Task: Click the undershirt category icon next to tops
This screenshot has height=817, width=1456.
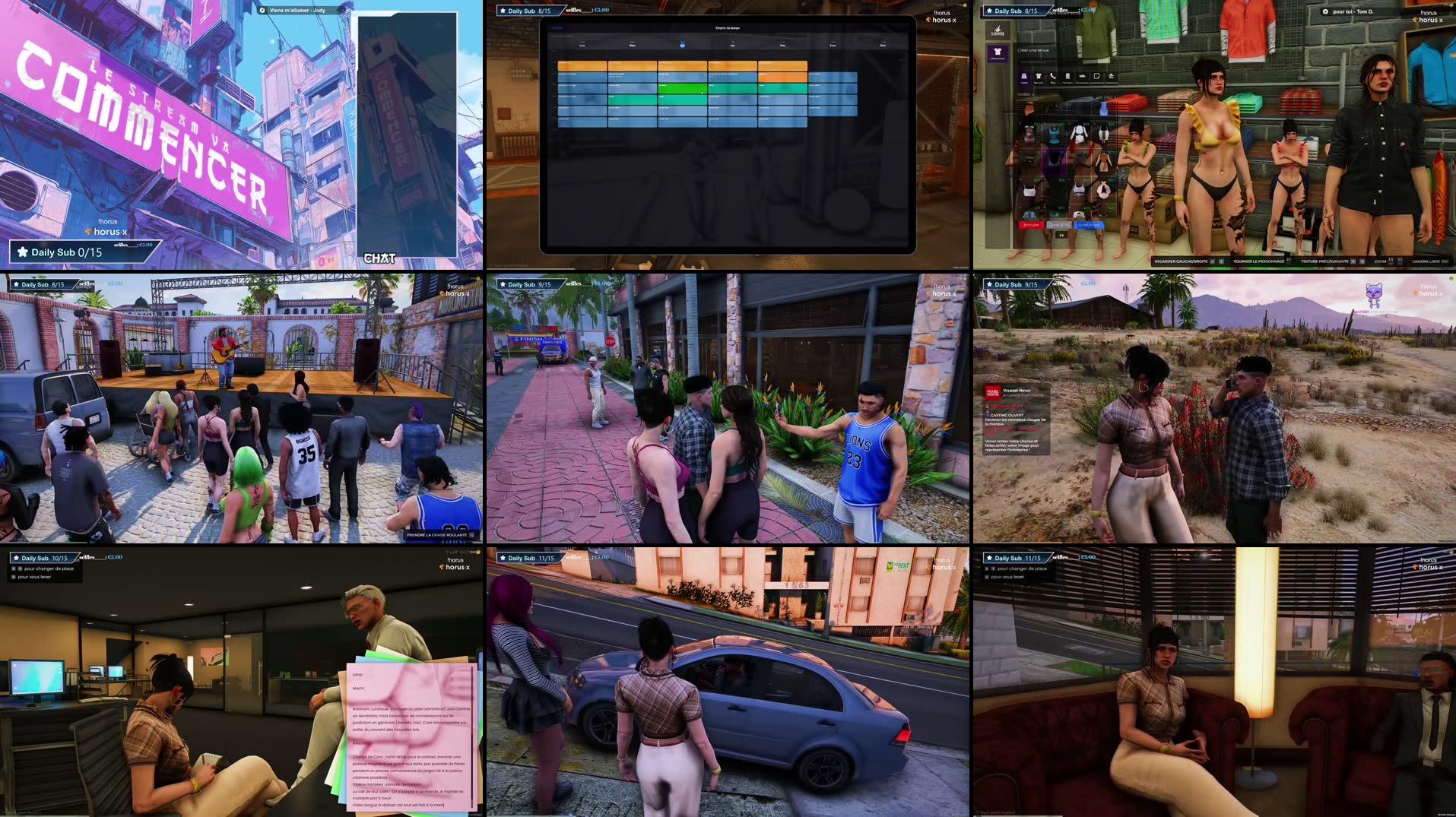Action: click(x=1039, y=76)
